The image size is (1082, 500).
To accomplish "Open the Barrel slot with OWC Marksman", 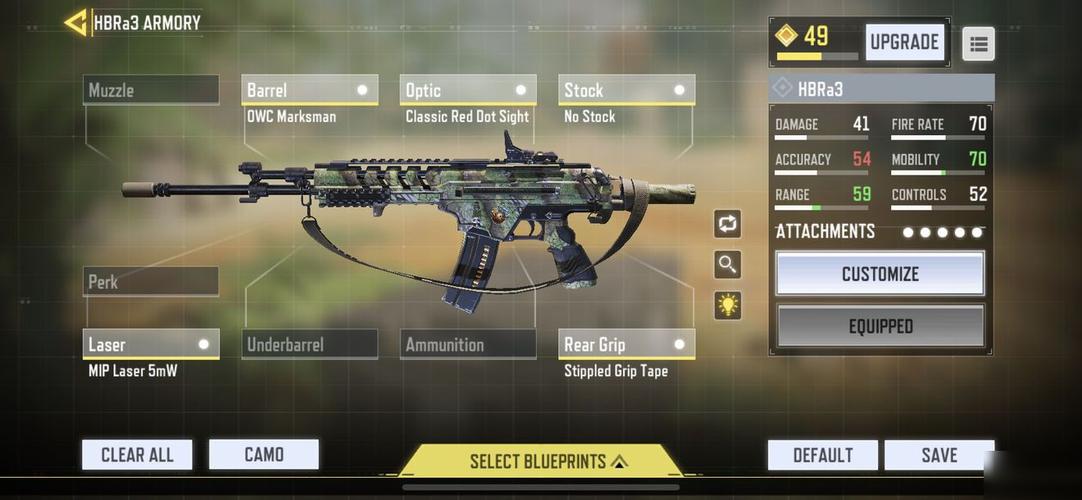I will [x=310, y=90].
